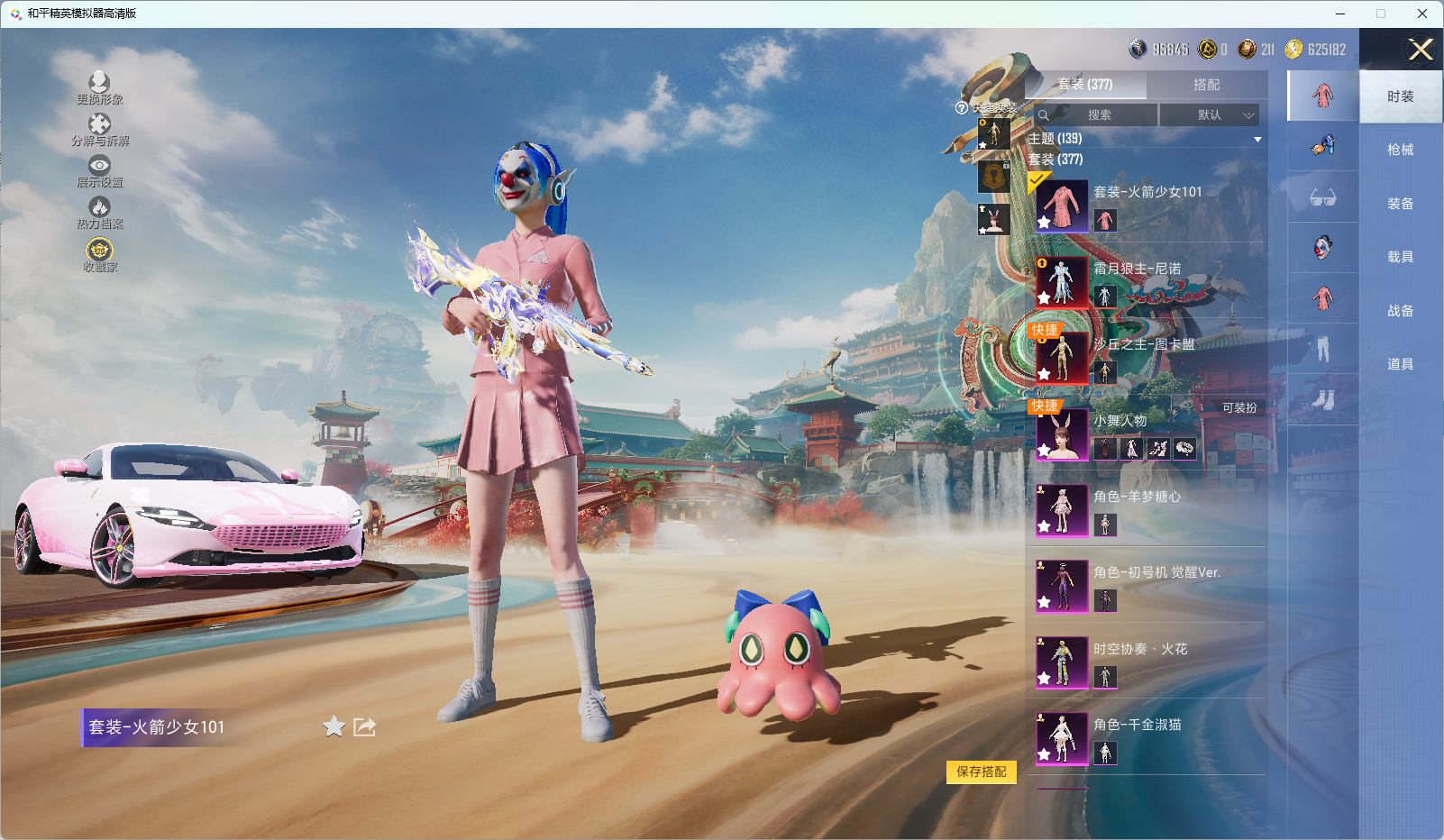Go to the 载具 vehicles category
Image resolution: width=1444 pixels, height=840 pixels.
1400,257
